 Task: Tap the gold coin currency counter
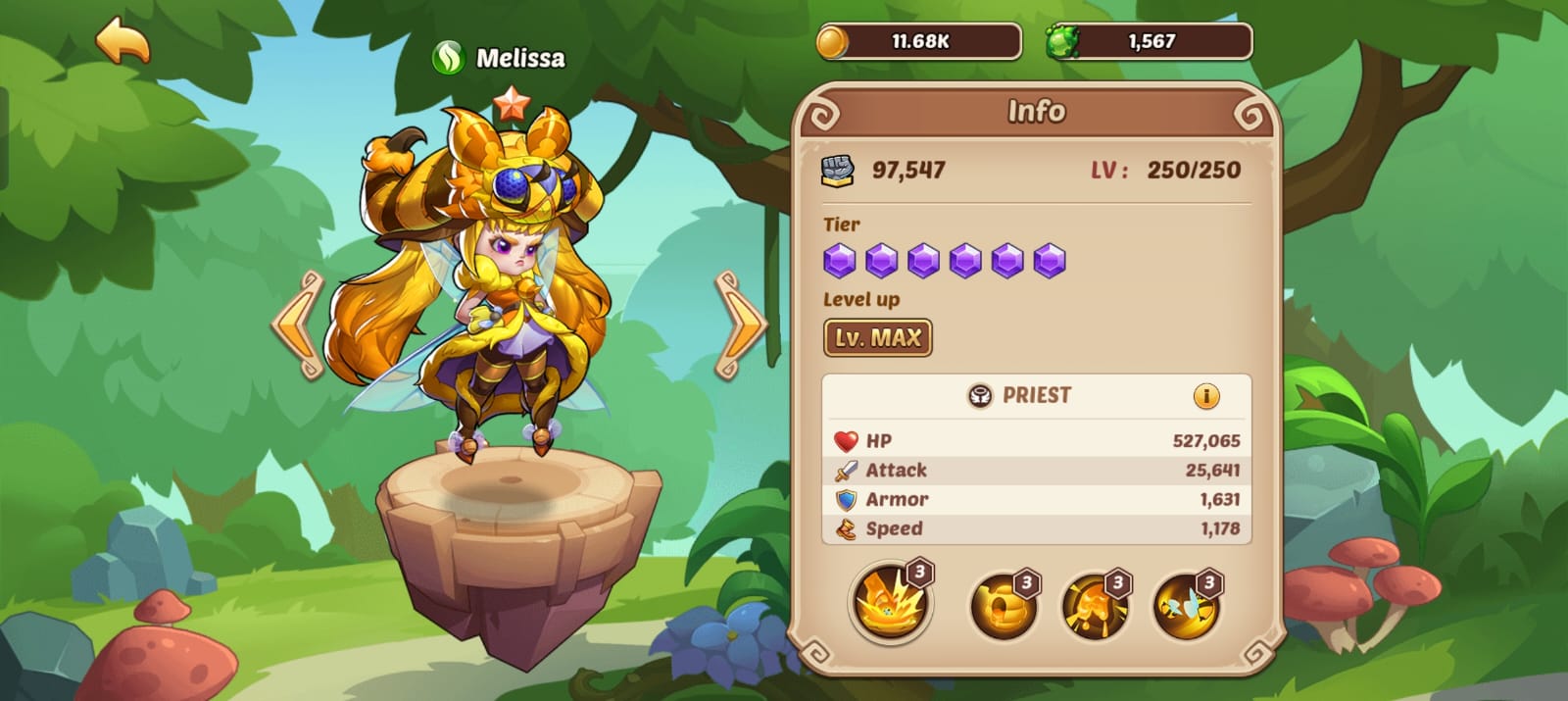(918, 42)
